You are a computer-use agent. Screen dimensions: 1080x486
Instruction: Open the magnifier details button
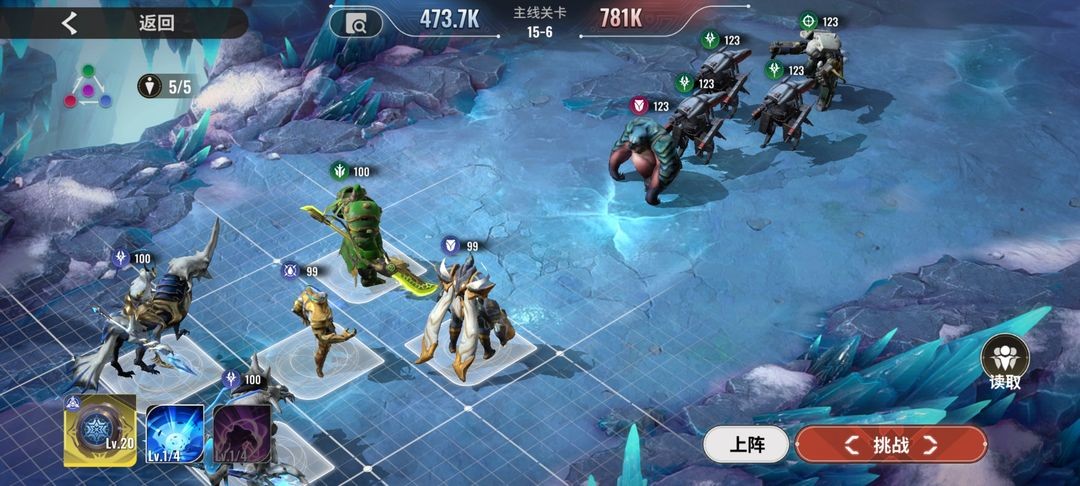coord(356,23)
